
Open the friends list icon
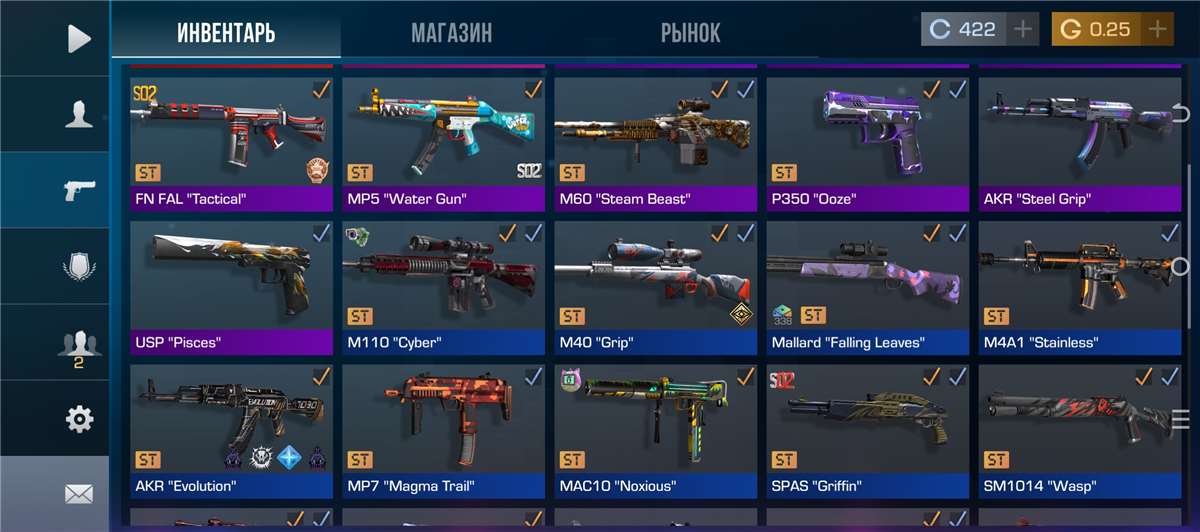[x=78, y=345]
